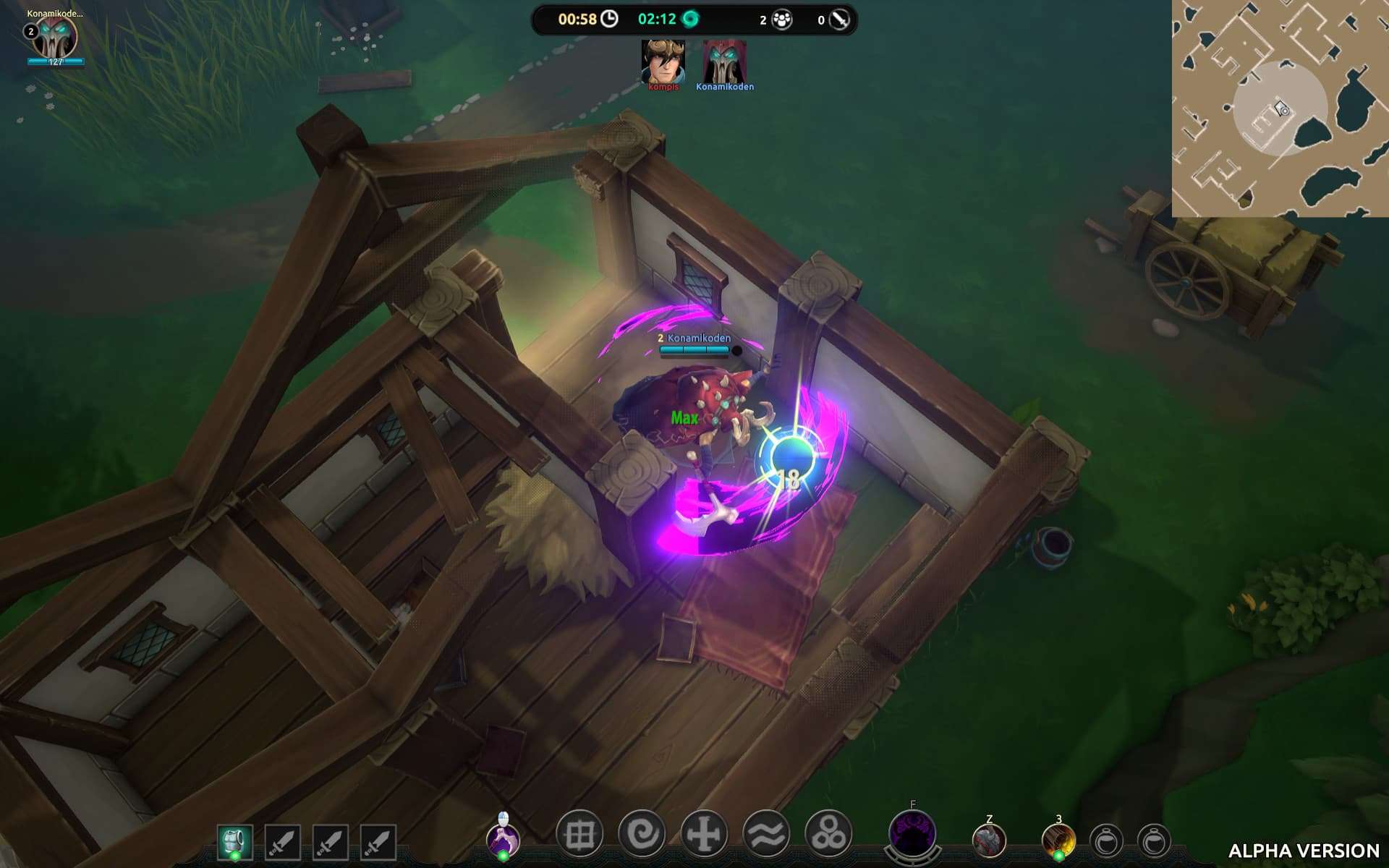1389x868 pixels.
Task: Select the grid square ability slot
Action: (x=579, y=835)
